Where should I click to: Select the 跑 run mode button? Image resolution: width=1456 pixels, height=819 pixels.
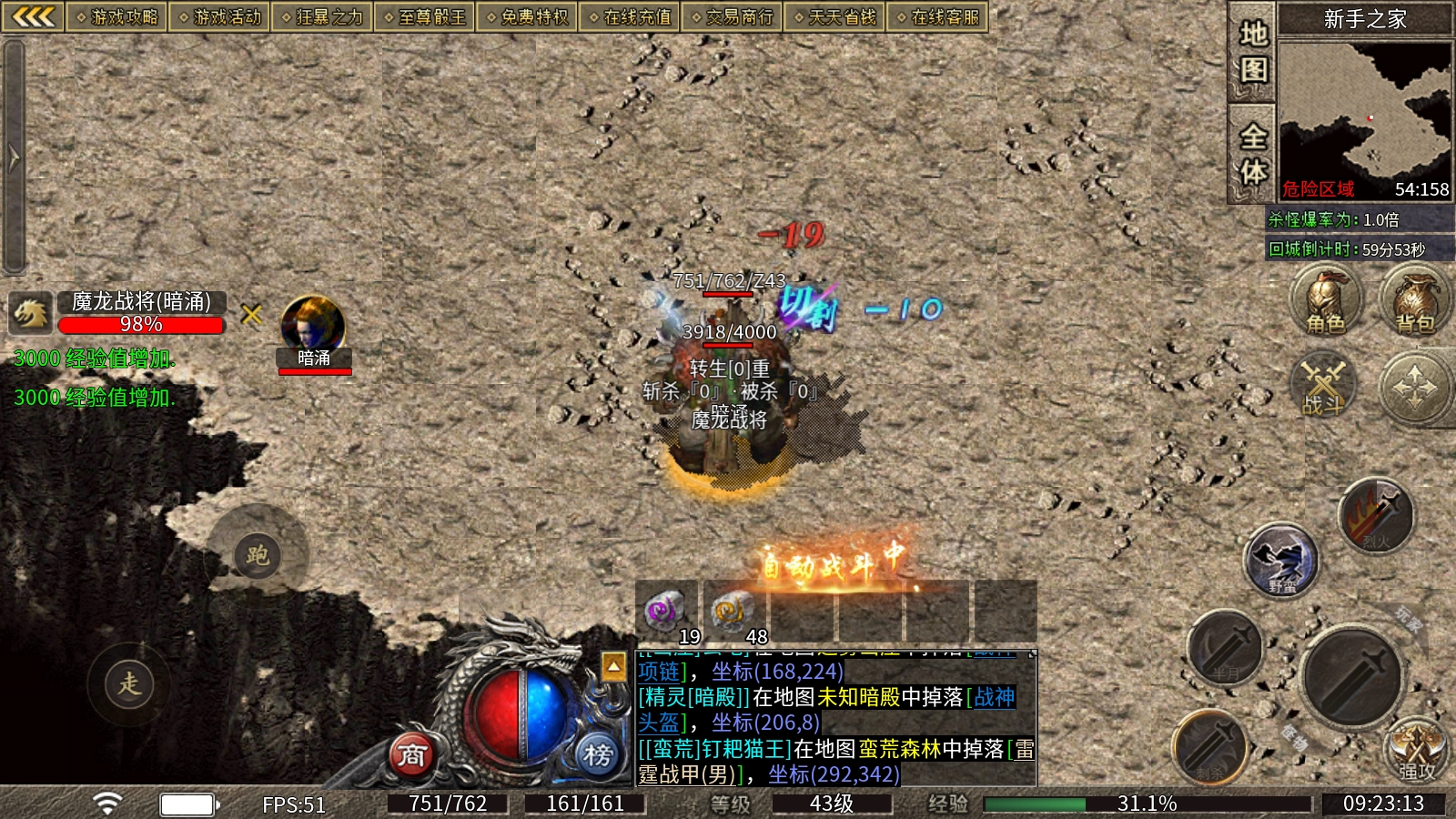258,555
